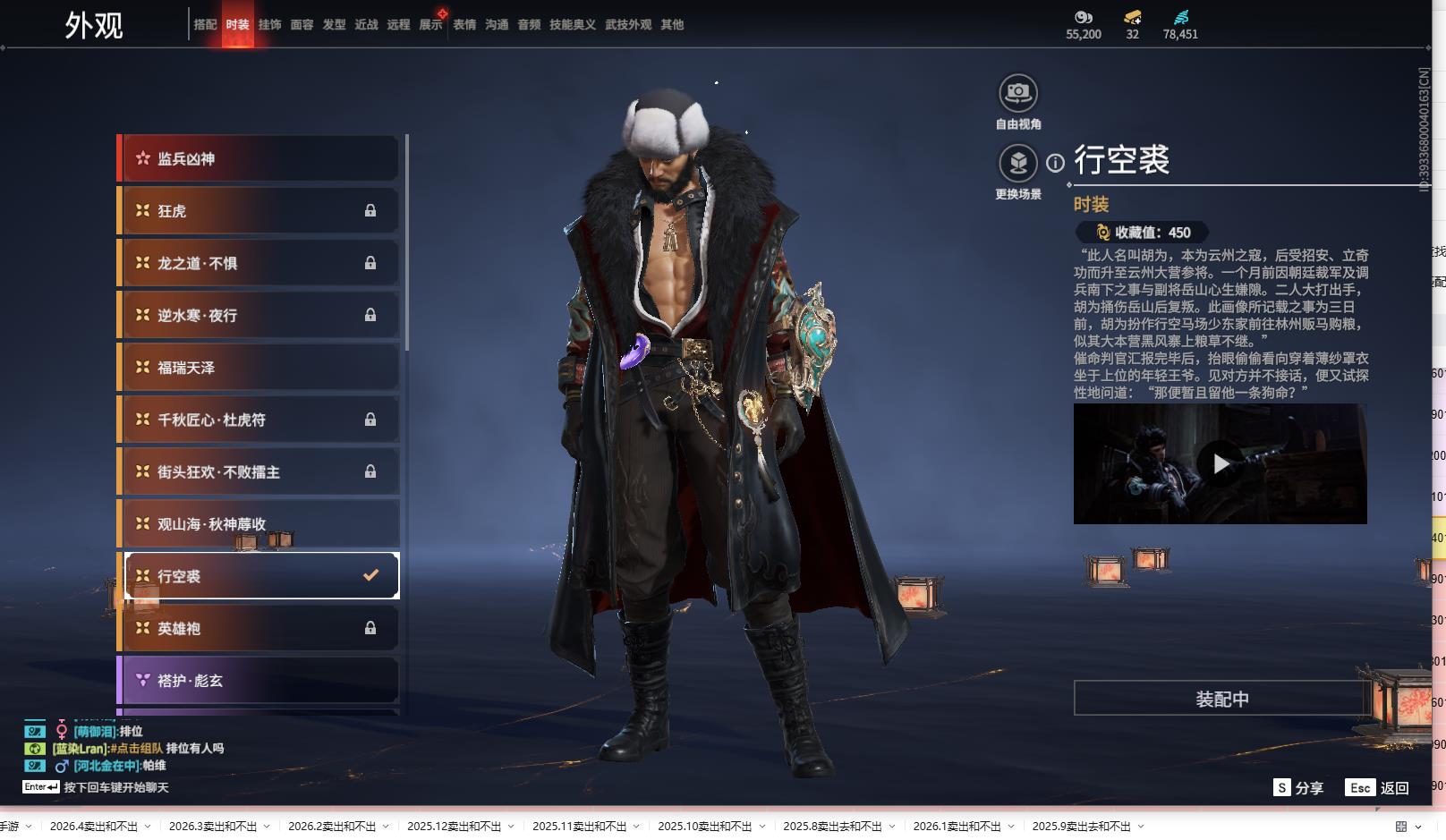Open the 技能奥义 tab
Viewport: 1446px width, 840px height.
[x=572, y=25]
